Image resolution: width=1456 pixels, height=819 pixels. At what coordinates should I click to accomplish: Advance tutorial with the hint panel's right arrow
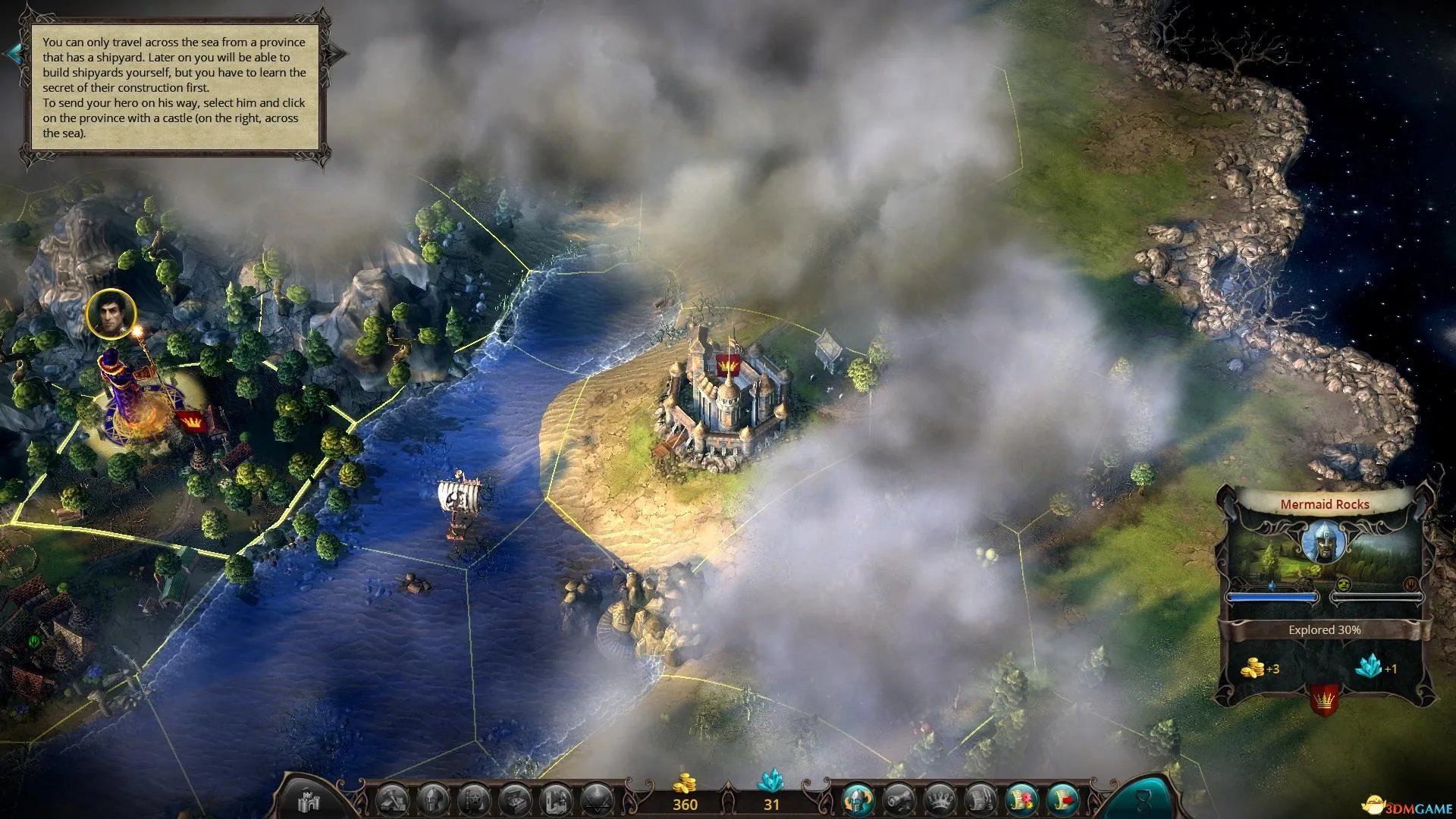(x=337, y=53)
